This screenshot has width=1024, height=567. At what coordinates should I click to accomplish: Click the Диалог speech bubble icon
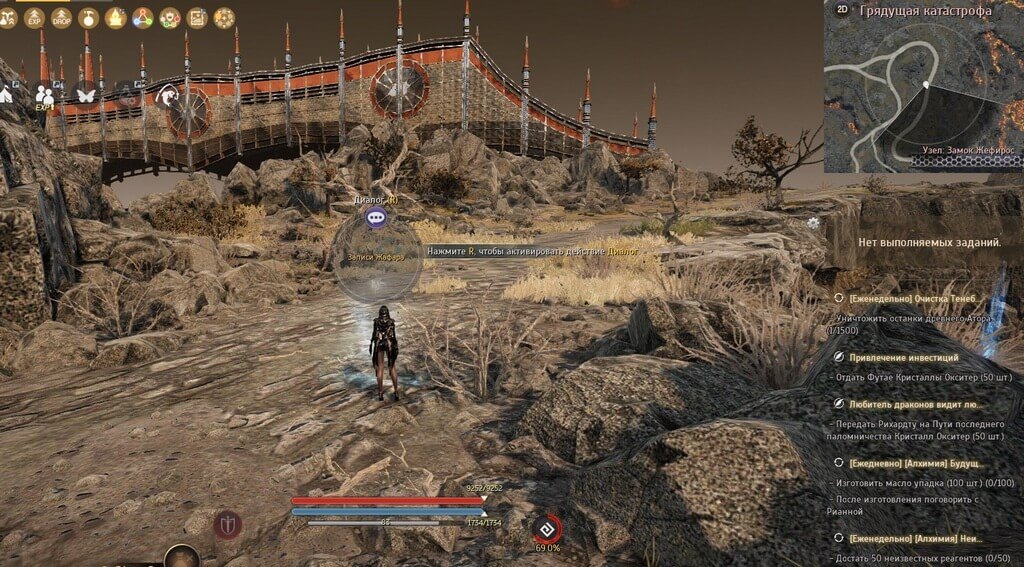(376, 216)
